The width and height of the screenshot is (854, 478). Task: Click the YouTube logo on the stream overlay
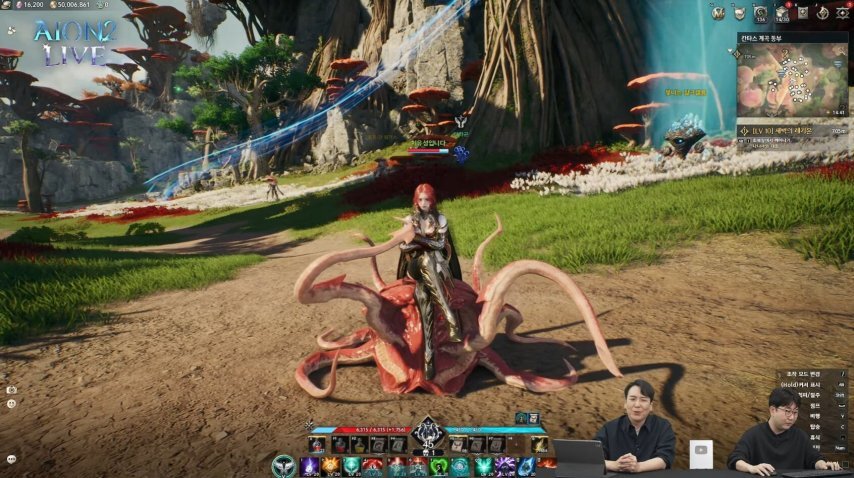point(702,451)
